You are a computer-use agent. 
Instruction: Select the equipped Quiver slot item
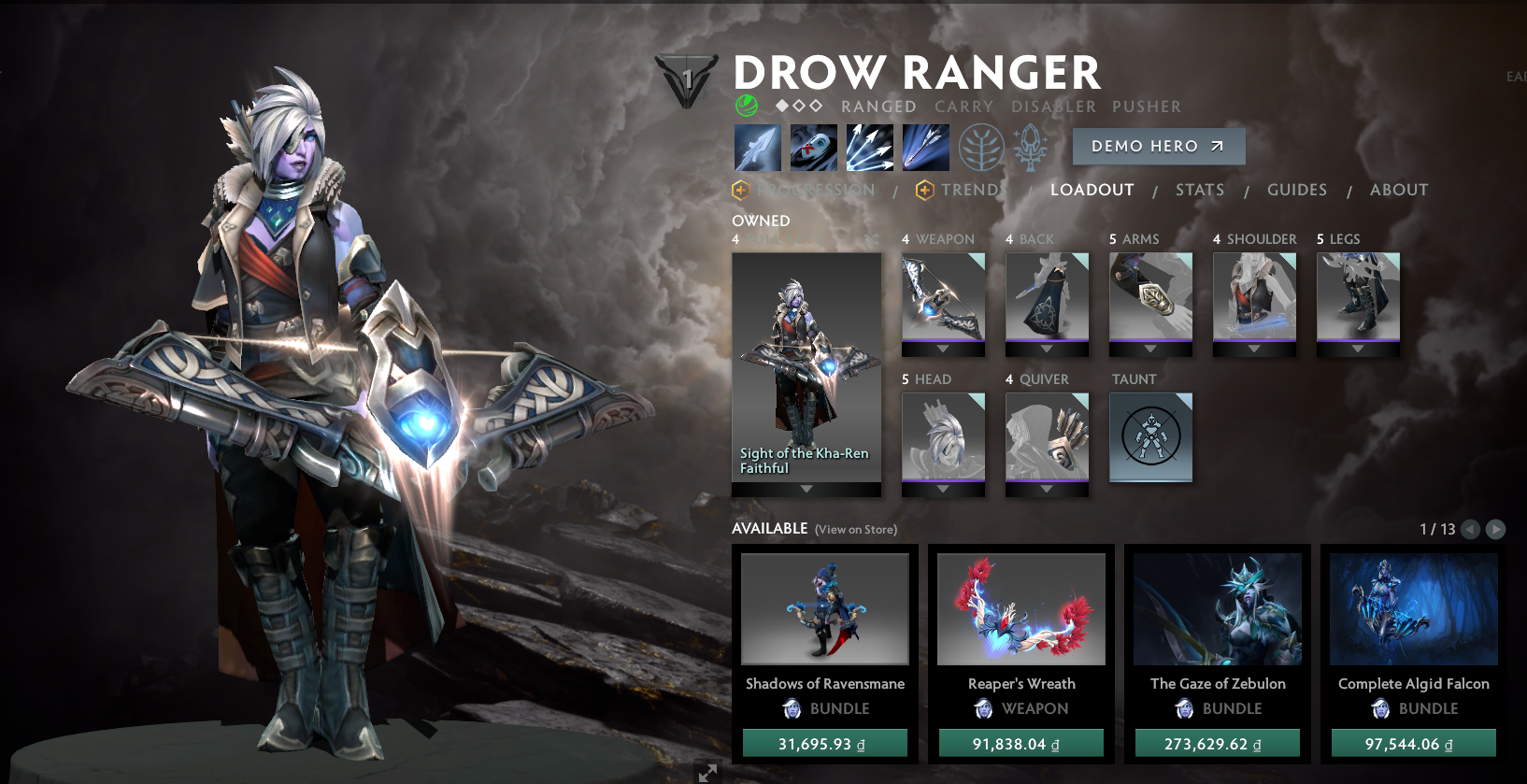1047,437
